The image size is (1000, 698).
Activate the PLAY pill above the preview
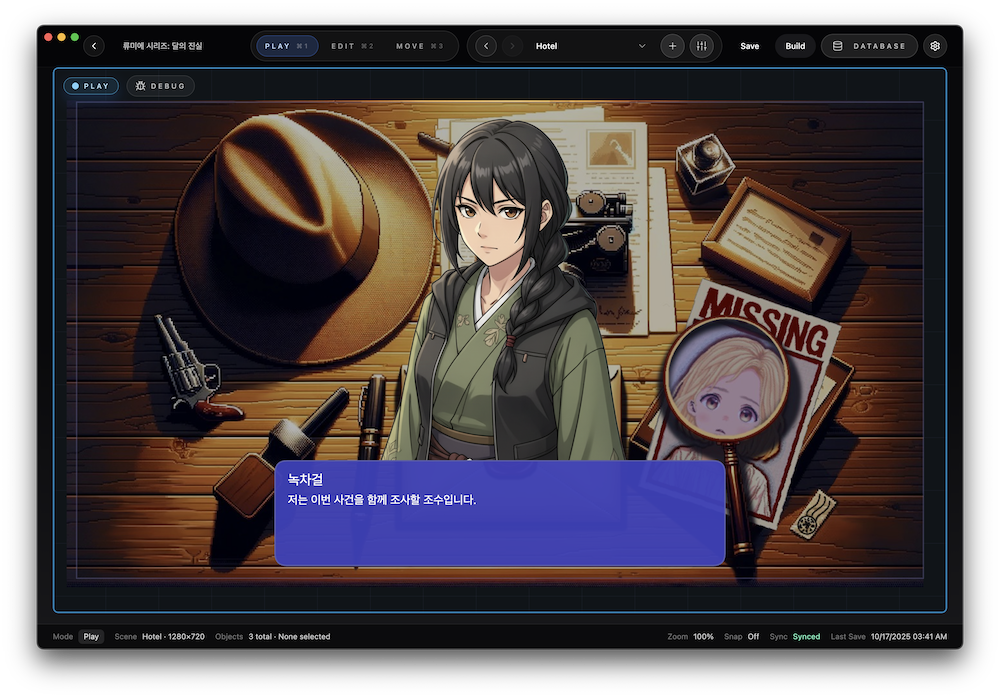(91, 86)
